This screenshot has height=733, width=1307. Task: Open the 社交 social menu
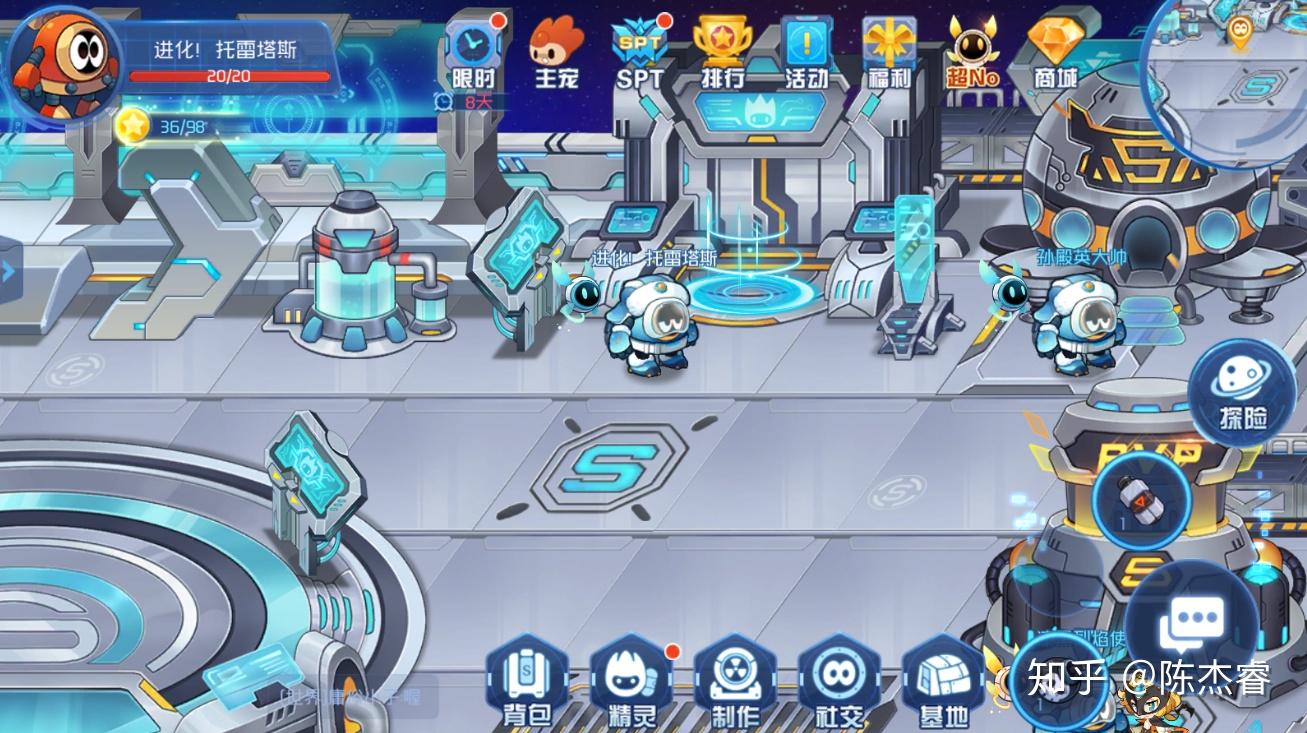tap(839, 682)
